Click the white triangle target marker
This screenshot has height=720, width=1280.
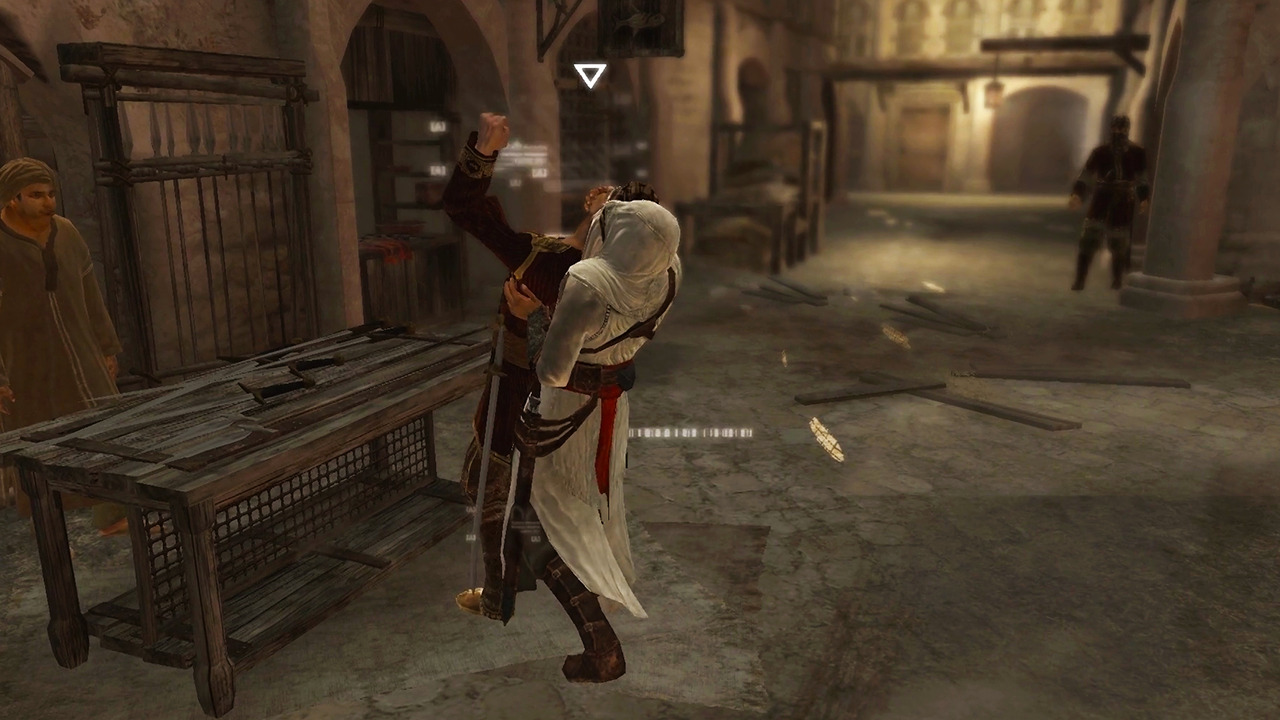click(589, 73)
